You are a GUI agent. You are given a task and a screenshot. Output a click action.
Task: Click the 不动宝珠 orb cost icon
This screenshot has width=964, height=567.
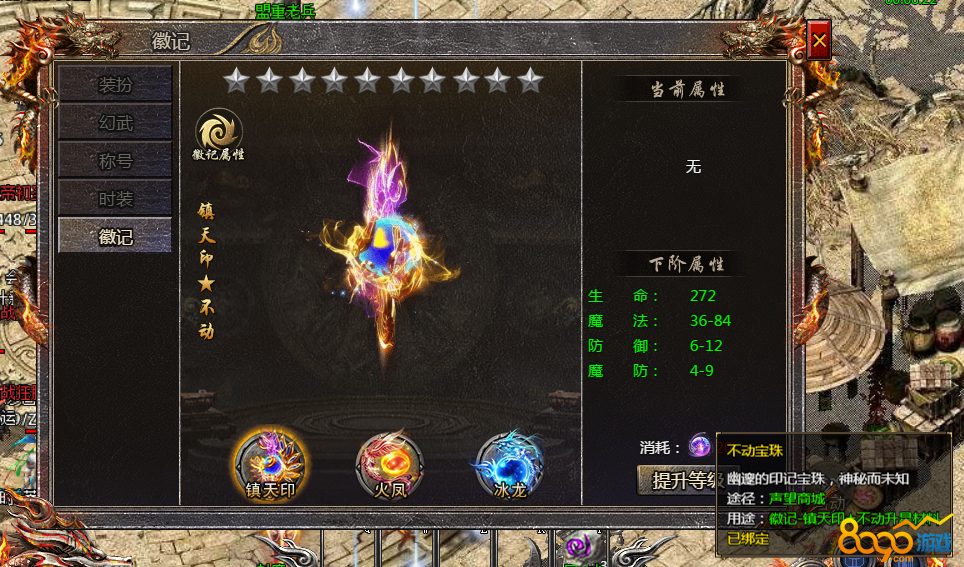[700, 446]
